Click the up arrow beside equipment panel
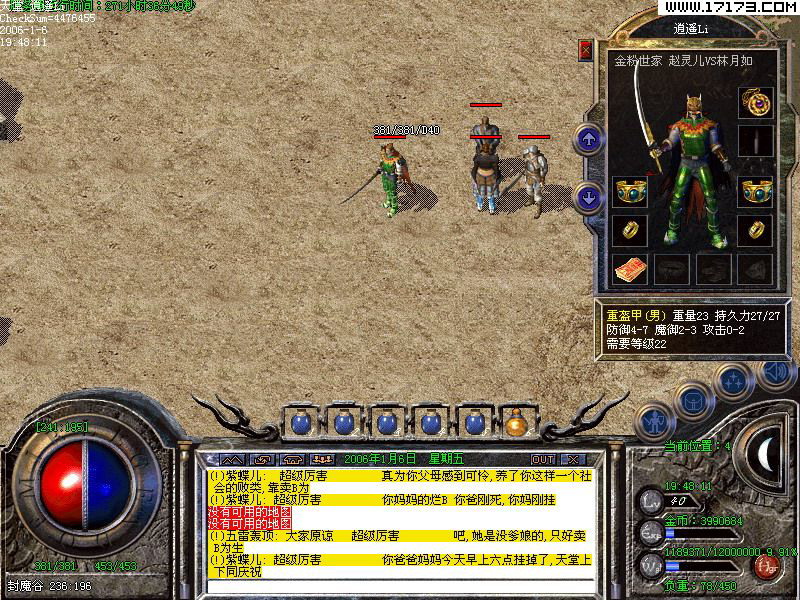Viewport: 800px width, 600px height. [589, 139]
